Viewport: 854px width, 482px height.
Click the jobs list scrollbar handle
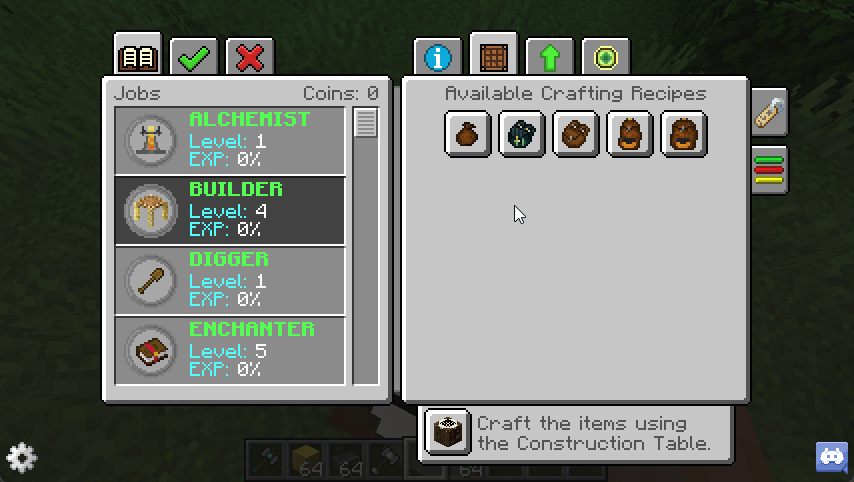pos(366,124)
